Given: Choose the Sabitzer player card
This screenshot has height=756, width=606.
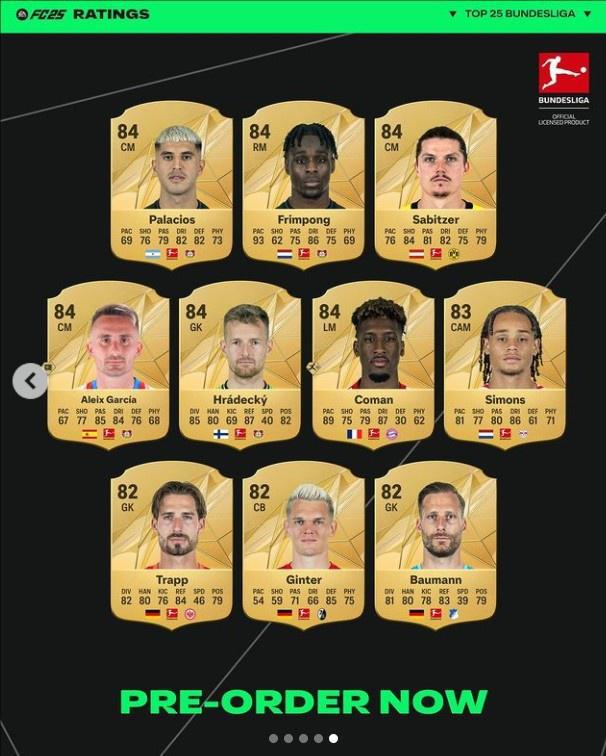Looking at the screenshot, I should pos(435,185).
